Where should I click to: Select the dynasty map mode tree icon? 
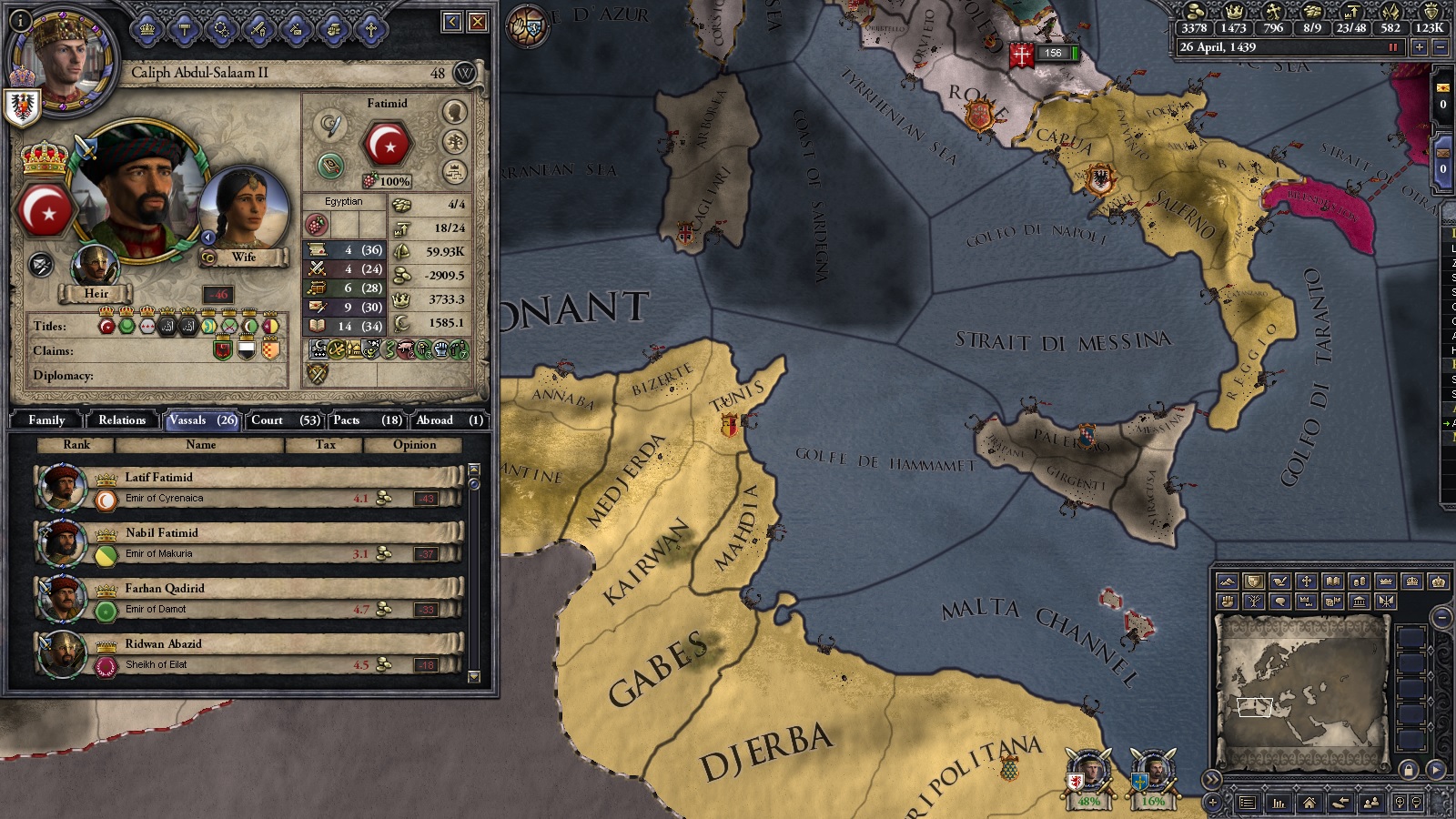point(1254,602)
